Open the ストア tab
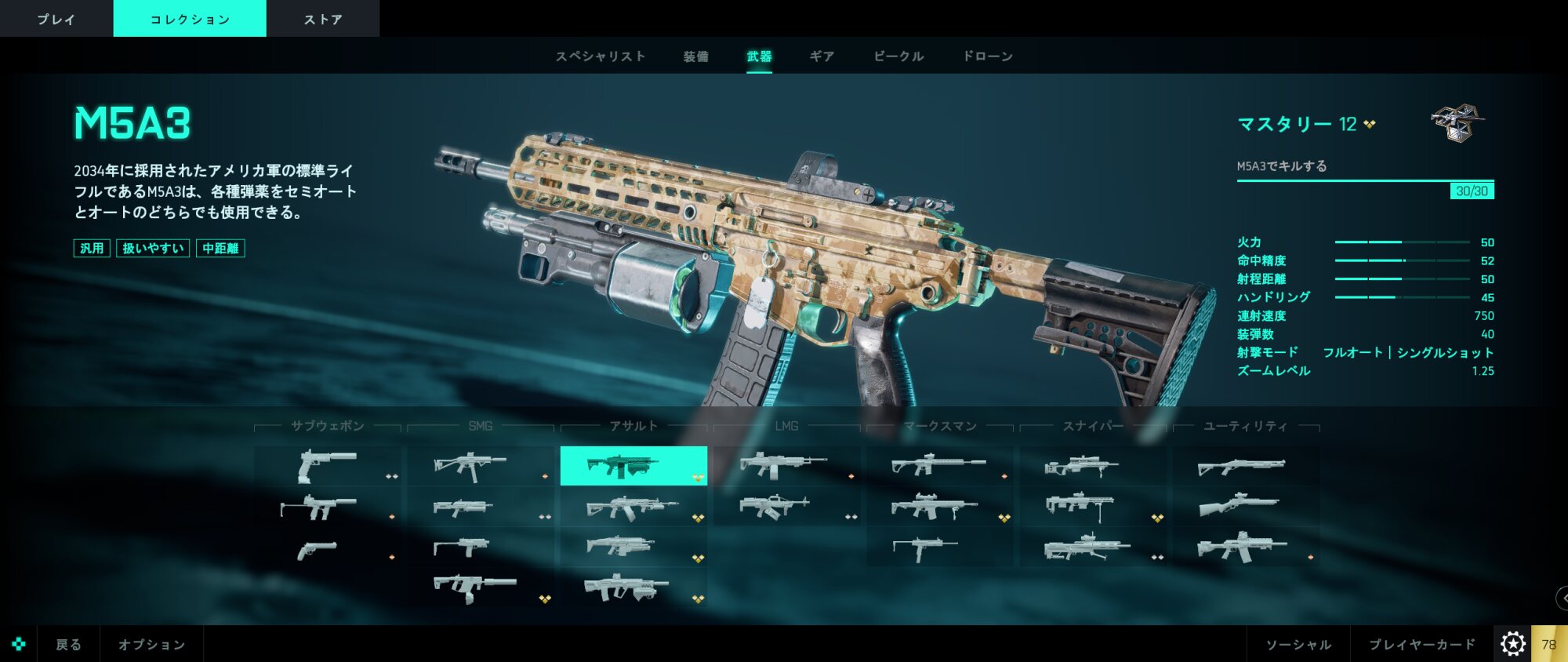This screenshot has height=662, width=1568. [x=322, y=19]
